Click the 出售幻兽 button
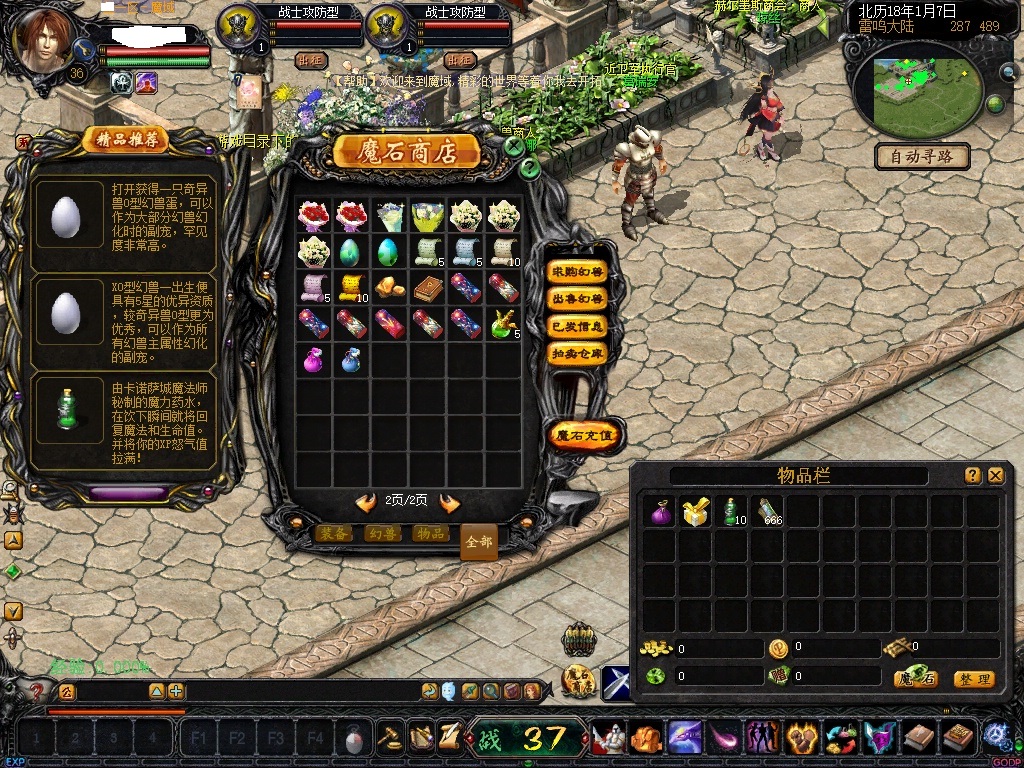 [578, 299]
